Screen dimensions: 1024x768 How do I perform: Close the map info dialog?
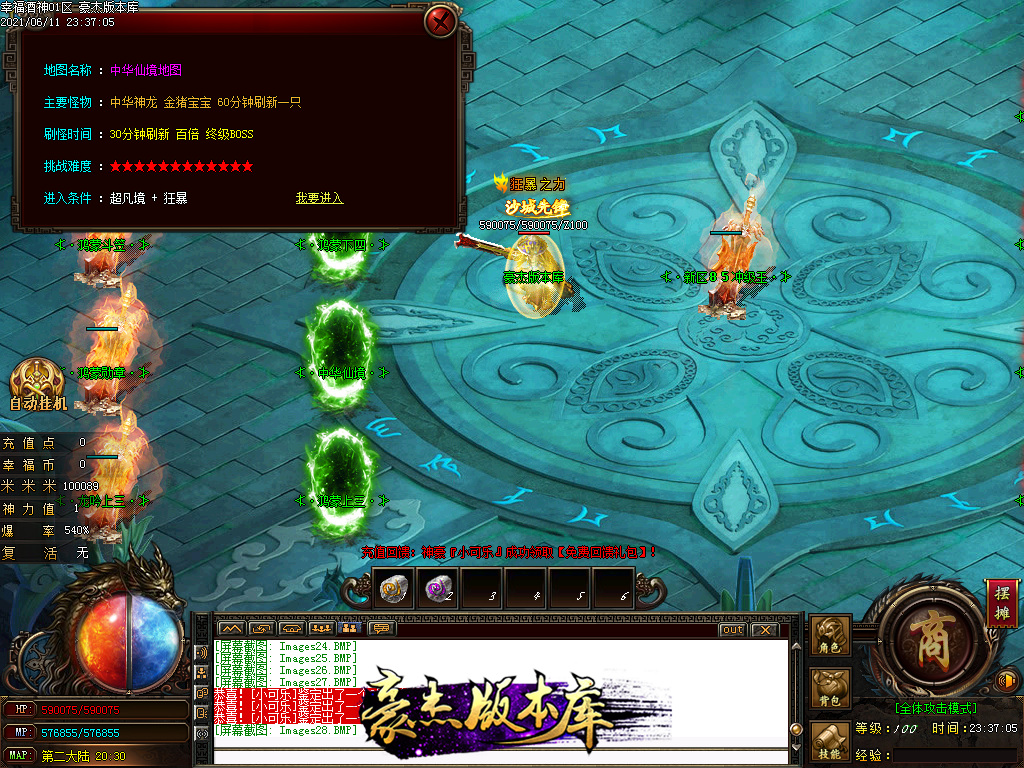pyautogui.click(x=440, y=21)
